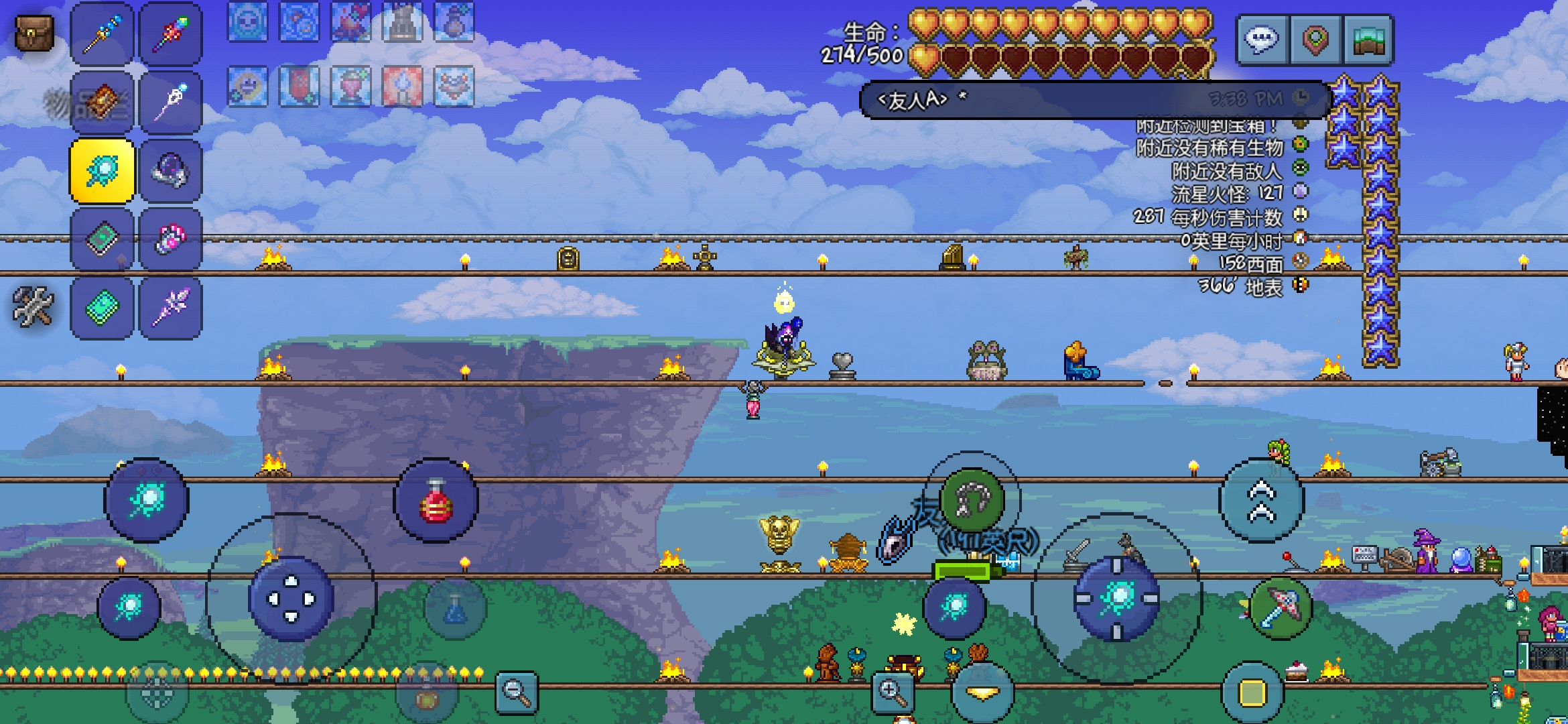The width and height of the screenshot is (1568, 724).
Task: Toggle the yellow square smart cursor button
Action: (1252, 693)
